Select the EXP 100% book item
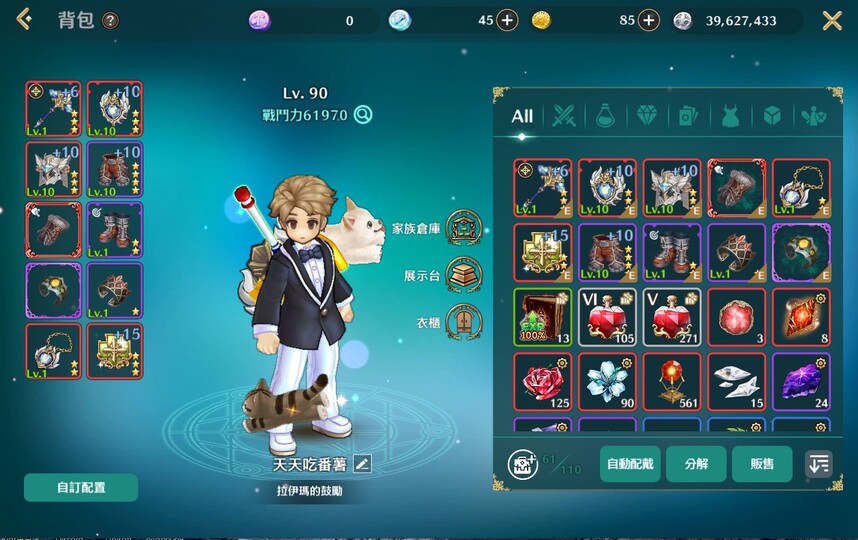 coord(542,317)
